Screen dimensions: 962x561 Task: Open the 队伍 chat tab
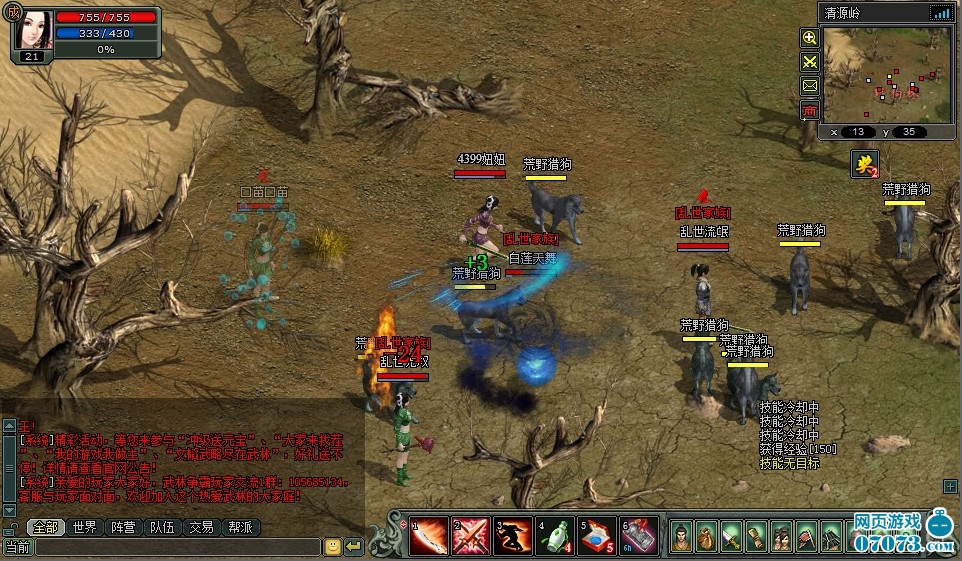pos(163,527)
